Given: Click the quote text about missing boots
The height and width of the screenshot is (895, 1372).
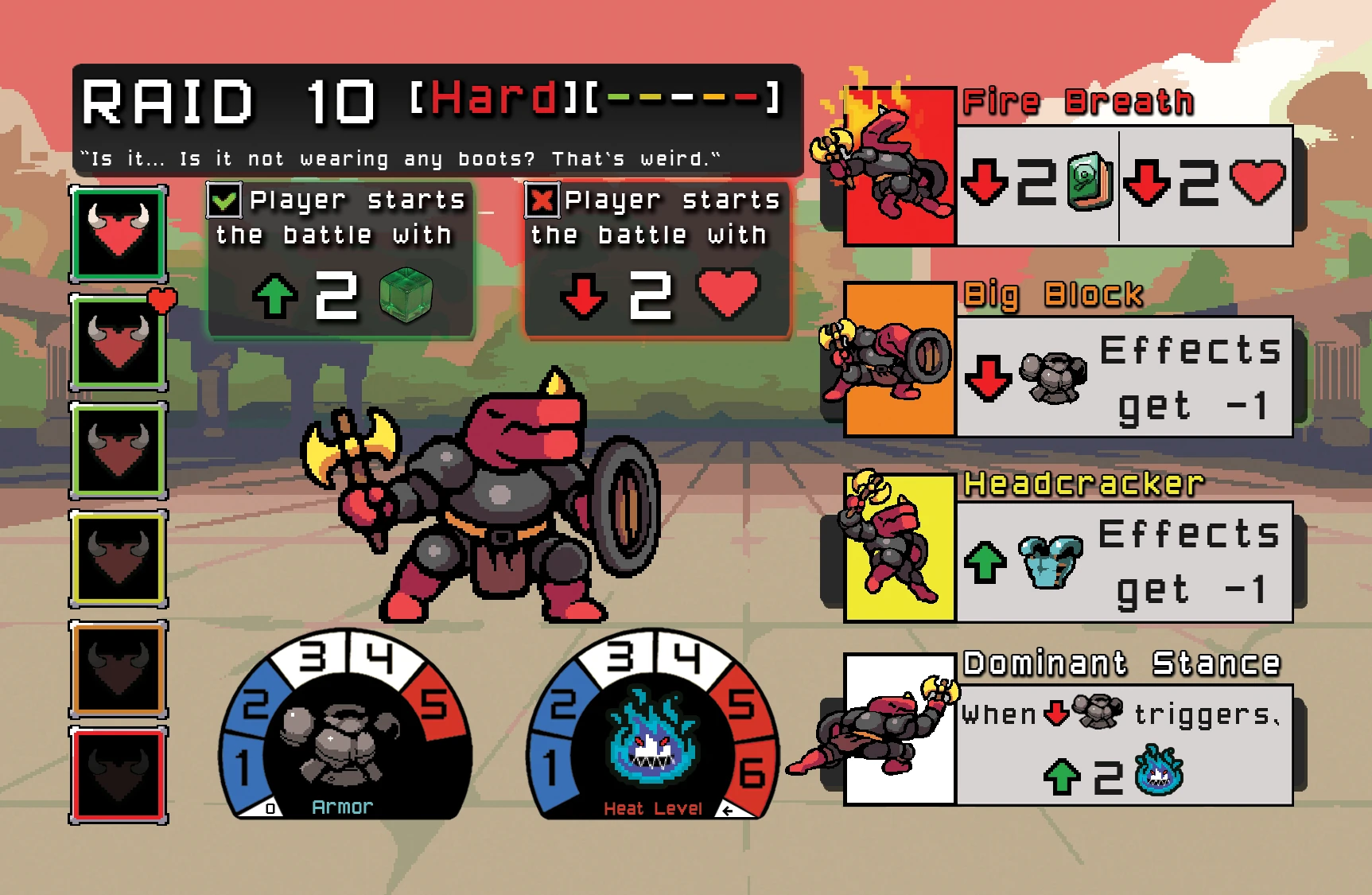Looking at the screenshot, I should (x=398, y=158).
